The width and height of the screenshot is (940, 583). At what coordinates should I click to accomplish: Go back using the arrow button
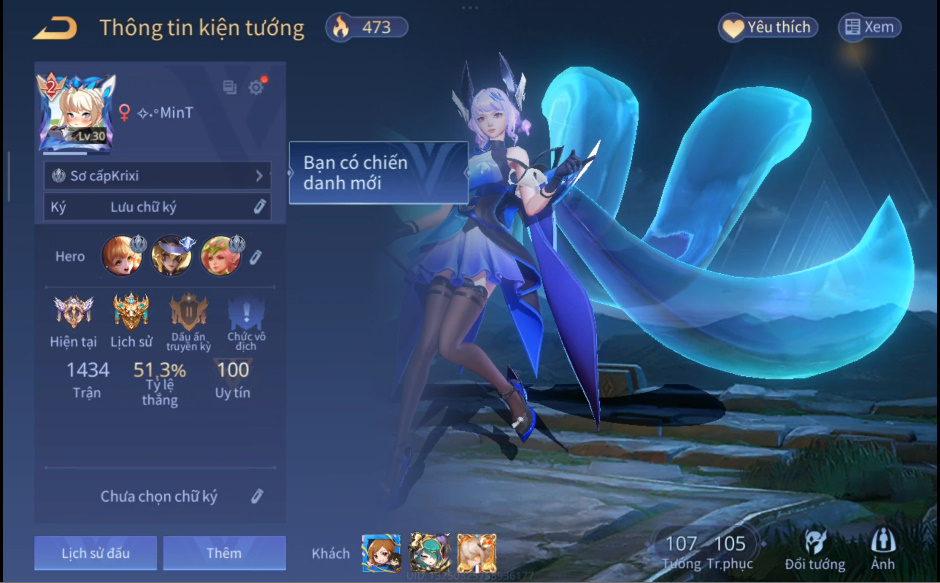click(x=55, y=28)
